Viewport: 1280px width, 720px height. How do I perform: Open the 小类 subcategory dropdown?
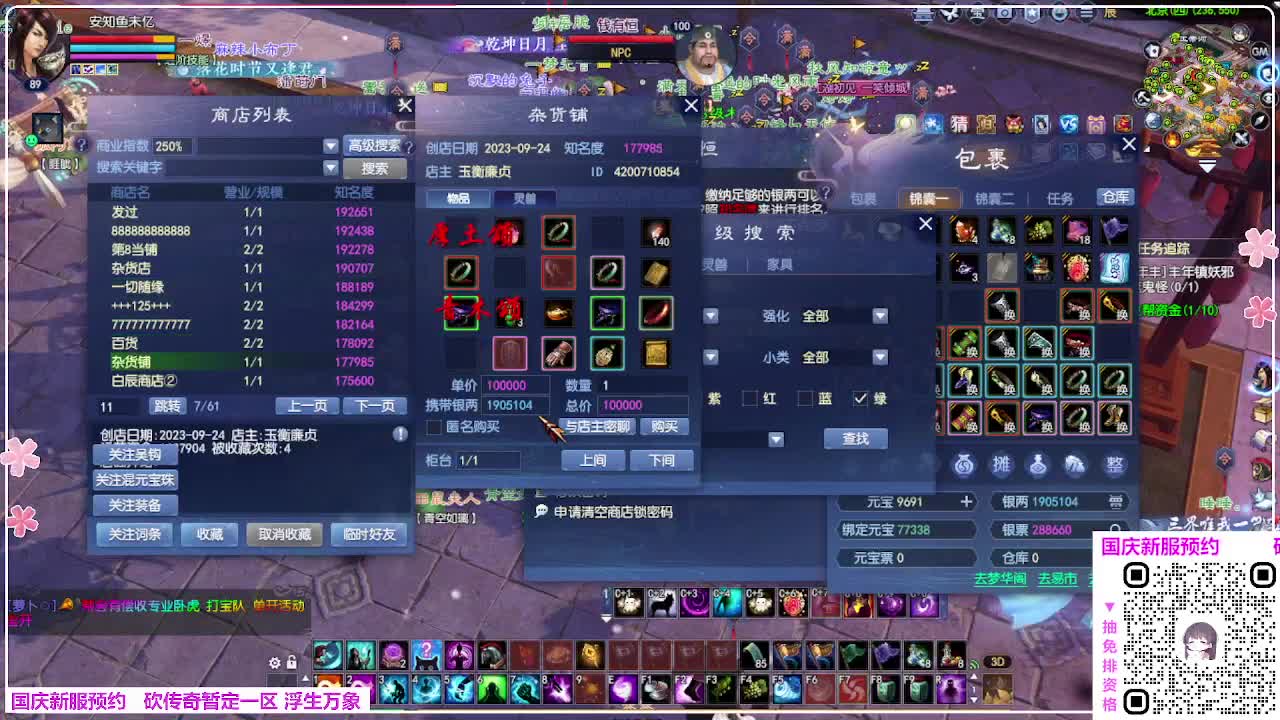click(x=878, y=356)
